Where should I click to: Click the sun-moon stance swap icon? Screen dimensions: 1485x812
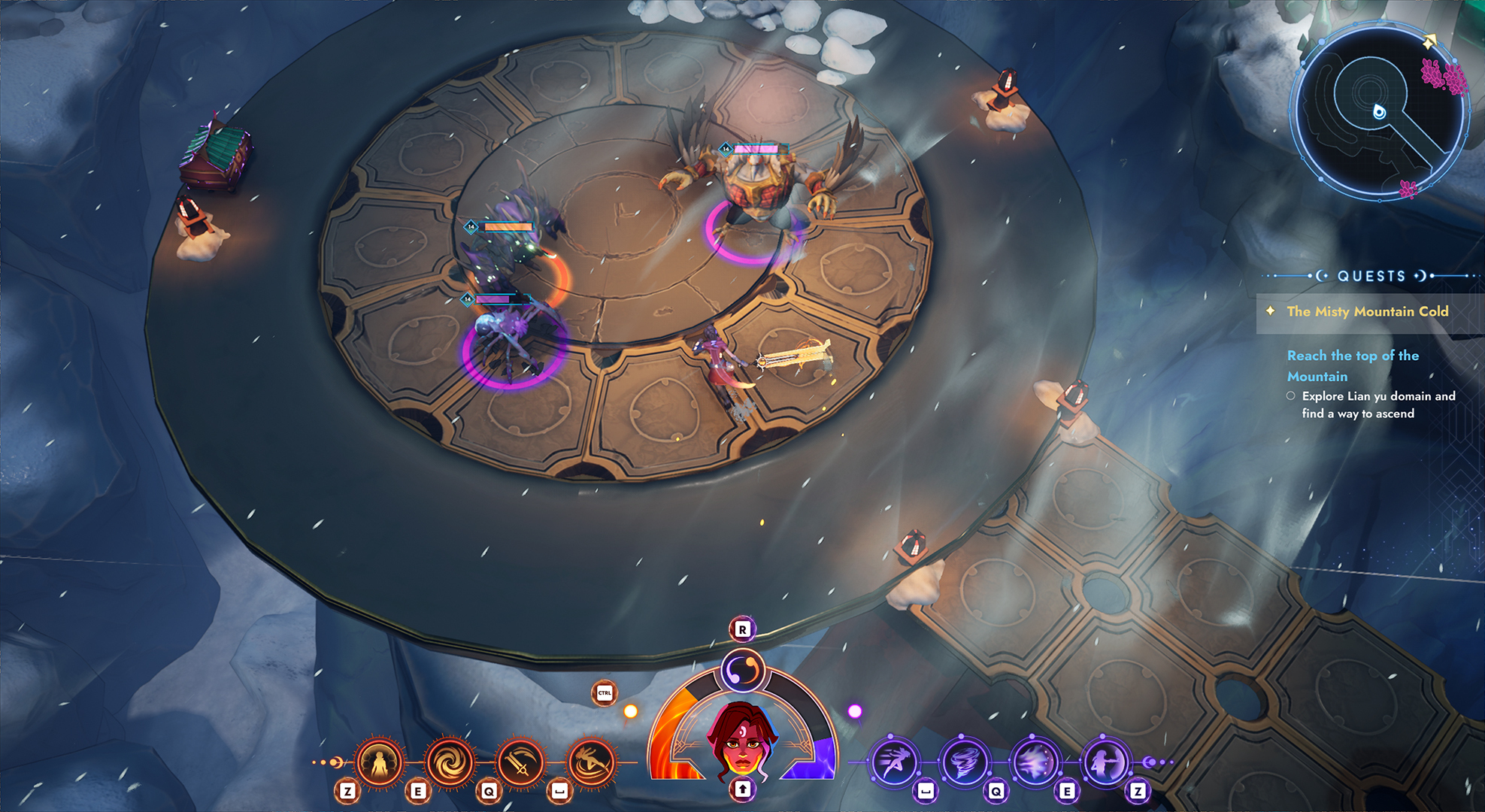742,670
